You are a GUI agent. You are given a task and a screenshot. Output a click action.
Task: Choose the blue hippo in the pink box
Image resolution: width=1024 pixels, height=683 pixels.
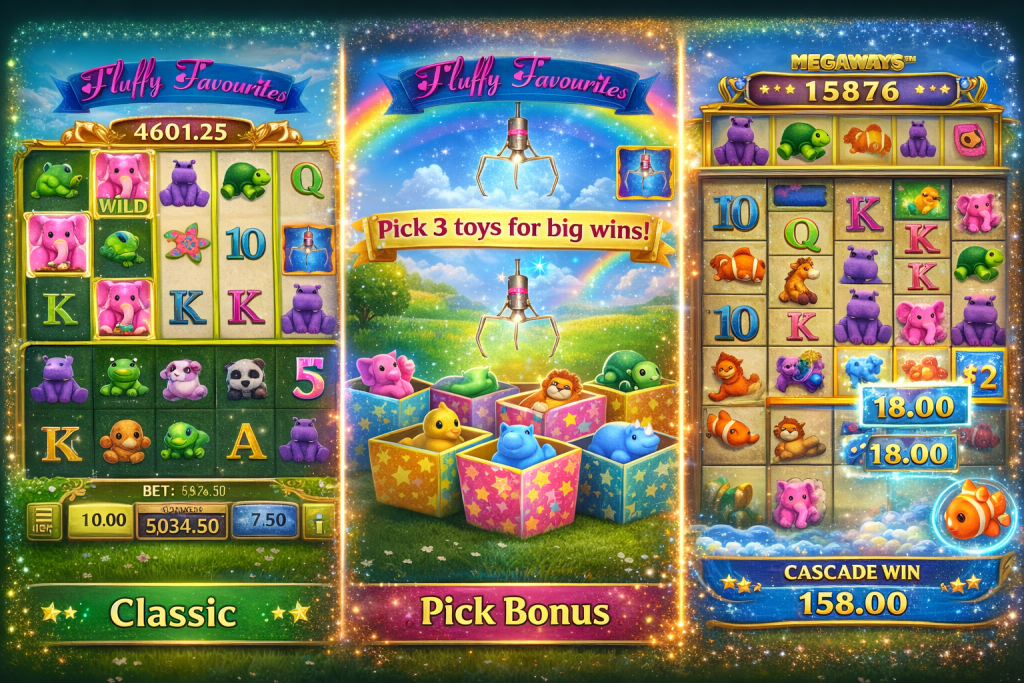coord(519,462)
